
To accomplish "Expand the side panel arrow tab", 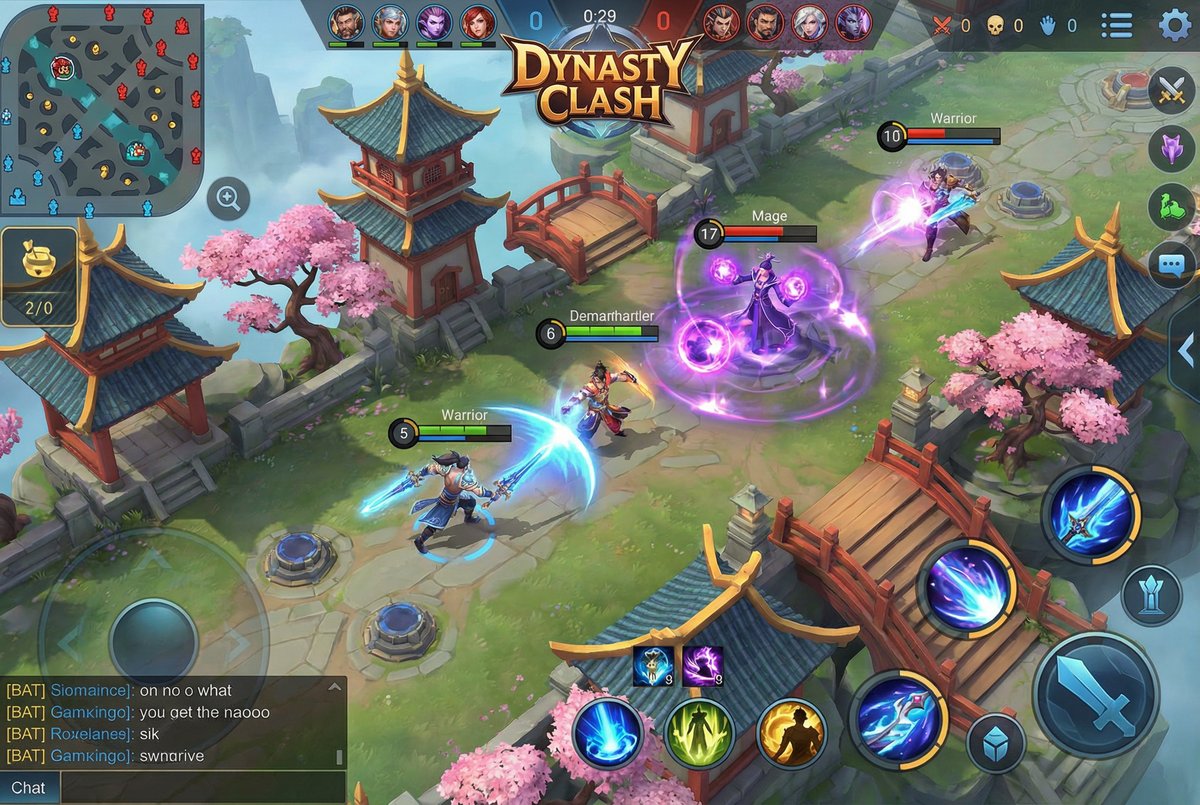I will (x=1186, y=350).
